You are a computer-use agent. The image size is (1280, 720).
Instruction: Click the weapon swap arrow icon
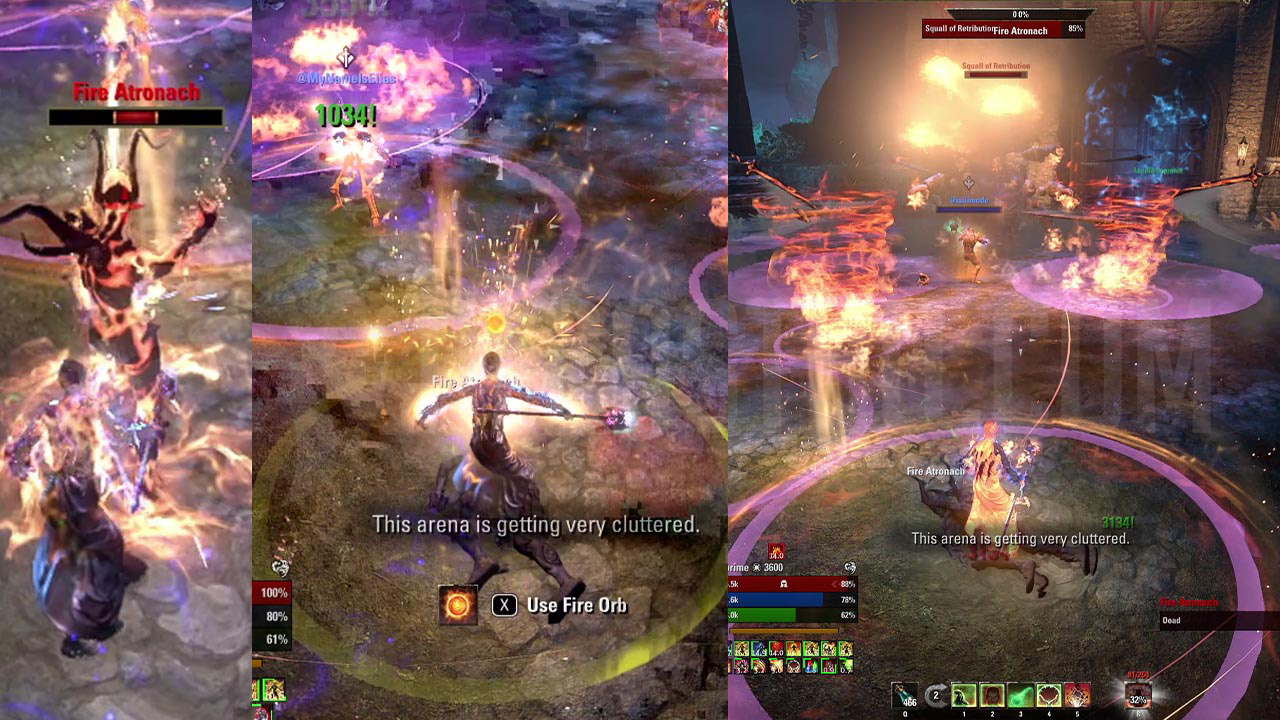(x=936, y=696)
